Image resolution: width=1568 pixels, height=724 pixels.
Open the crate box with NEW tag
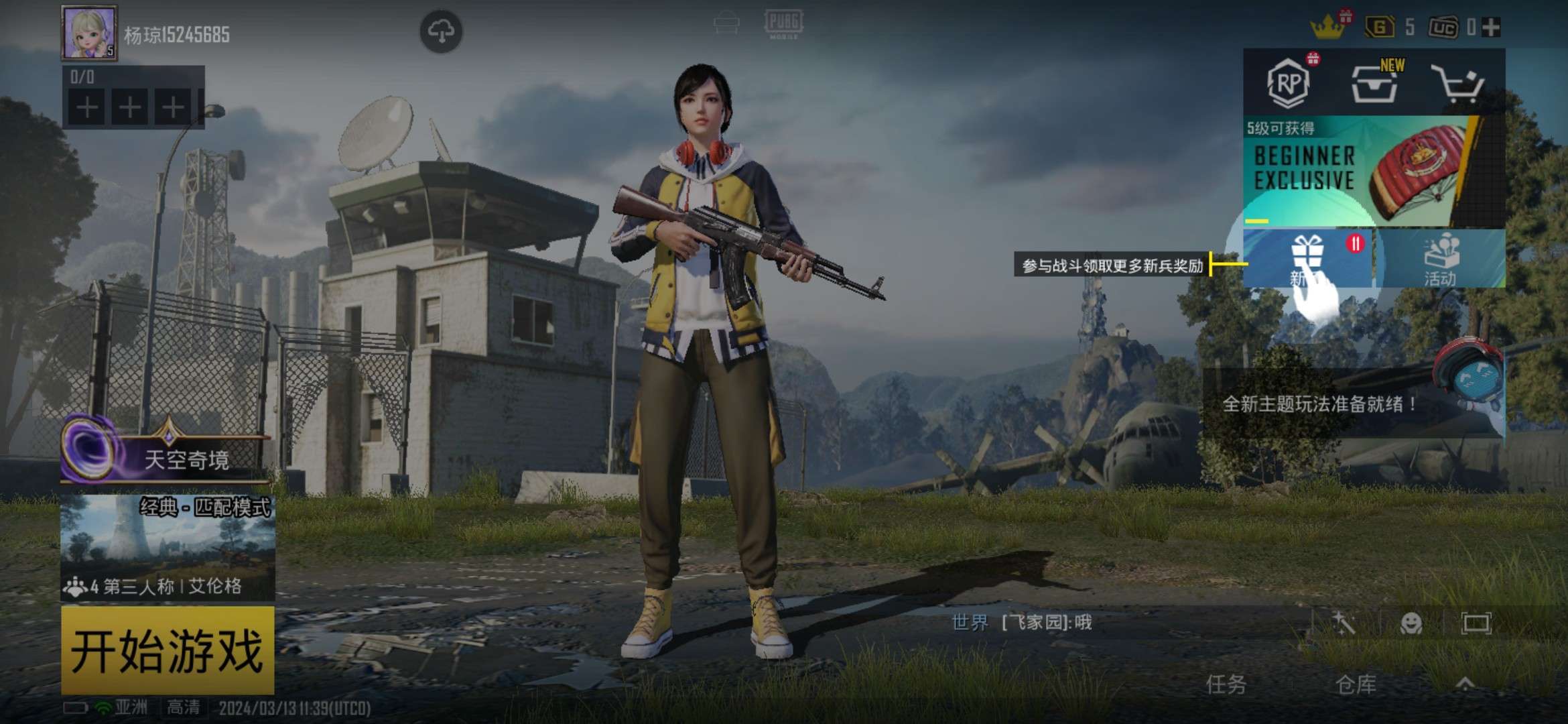(x=1374, y=84)
